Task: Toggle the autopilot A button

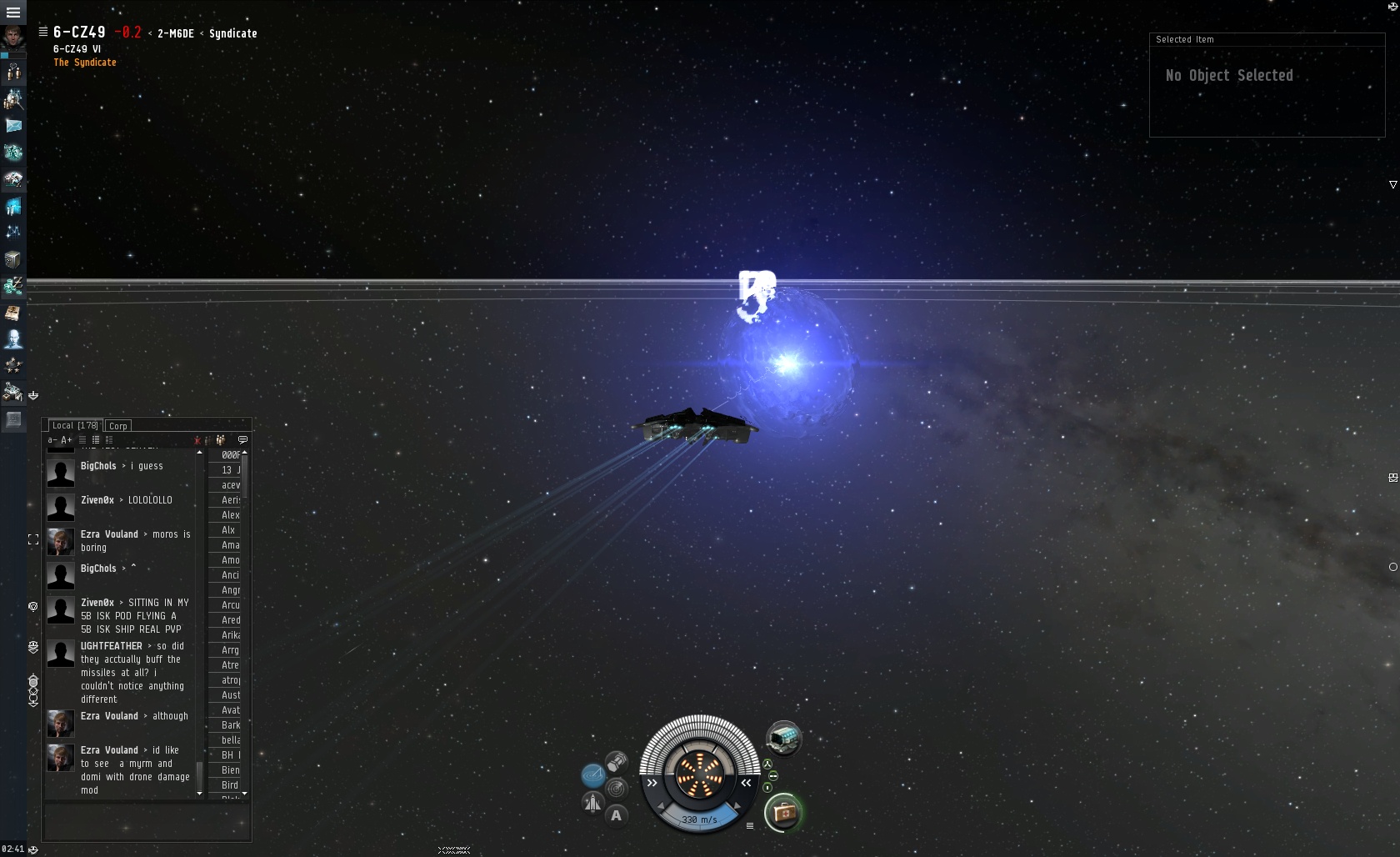Action: tap(616, 815)
